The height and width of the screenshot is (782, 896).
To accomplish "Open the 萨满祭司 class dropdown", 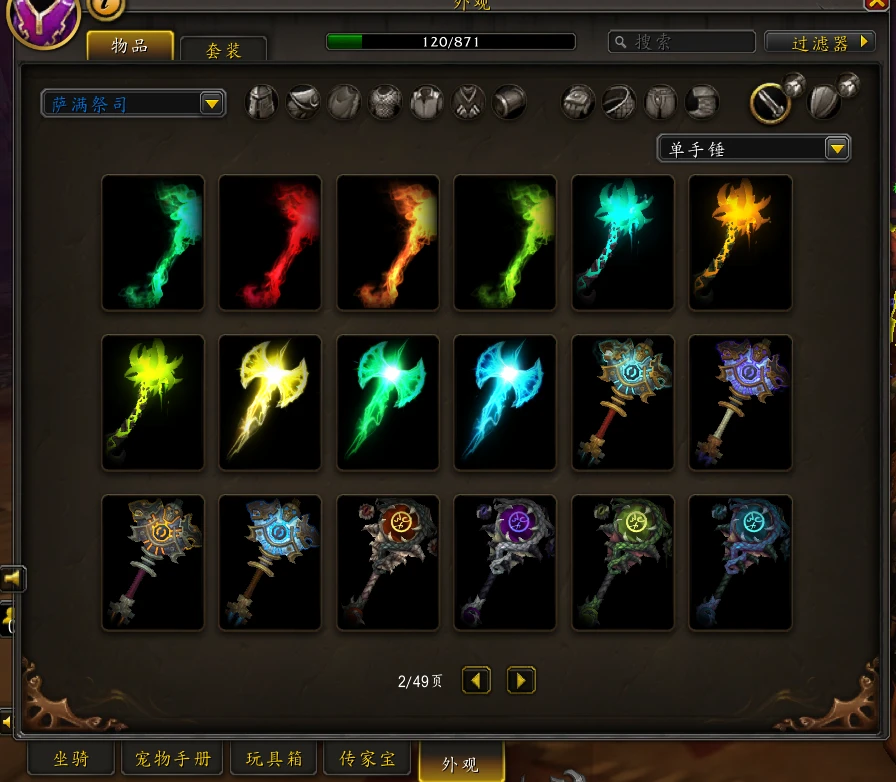I will coord(133,103).
